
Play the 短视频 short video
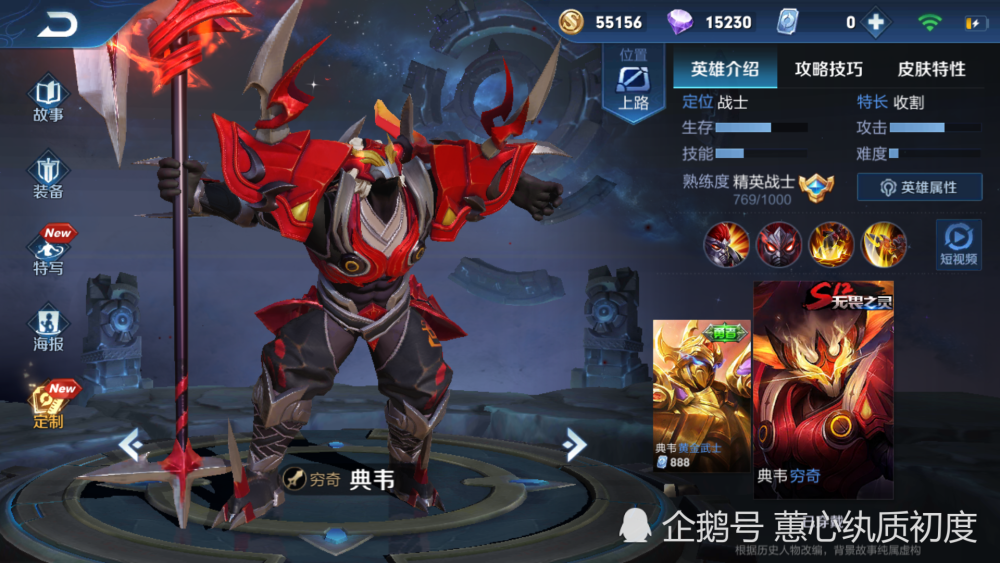(958, 245)
